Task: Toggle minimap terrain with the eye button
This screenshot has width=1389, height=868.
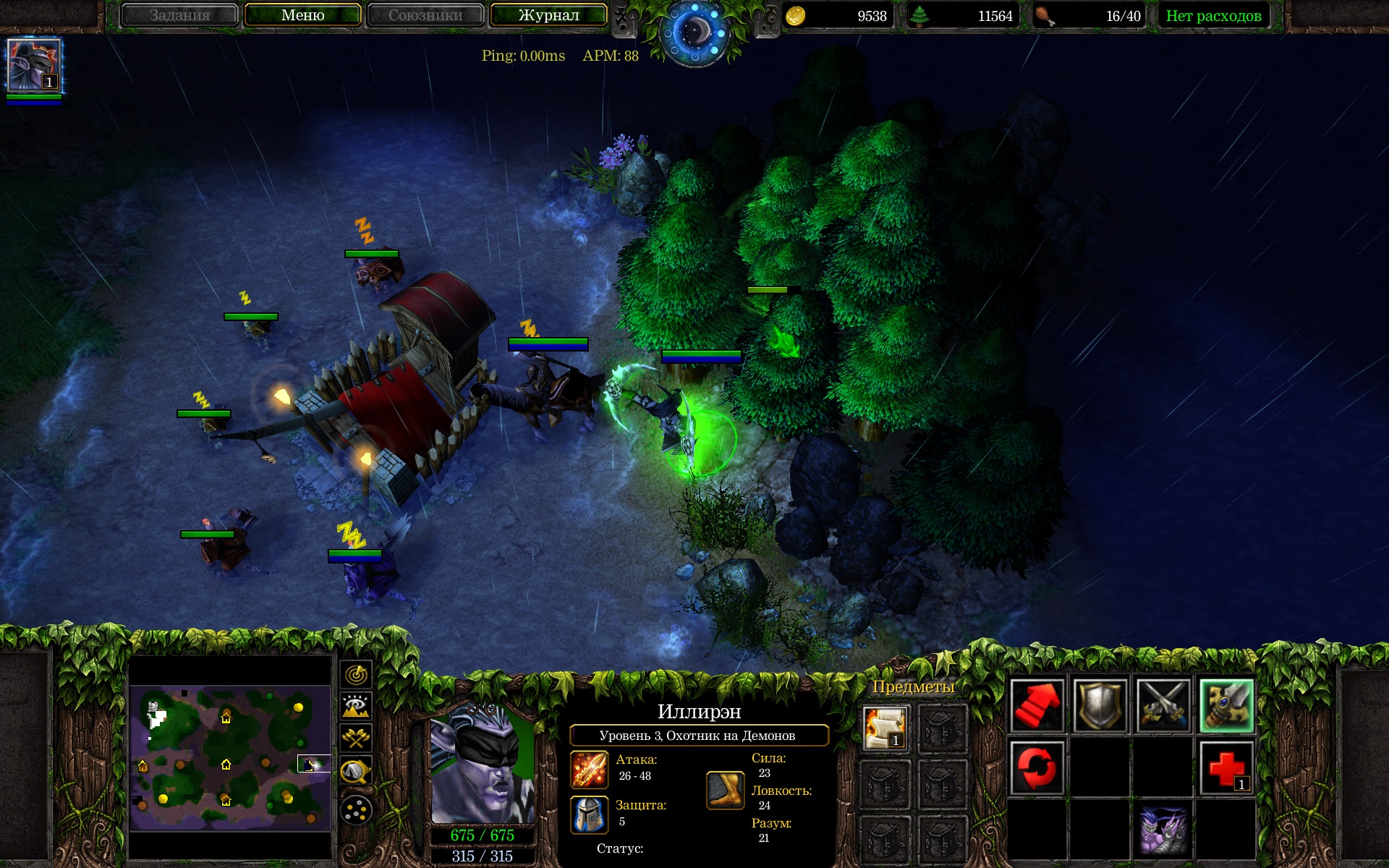Action: (x=356, y=707)
